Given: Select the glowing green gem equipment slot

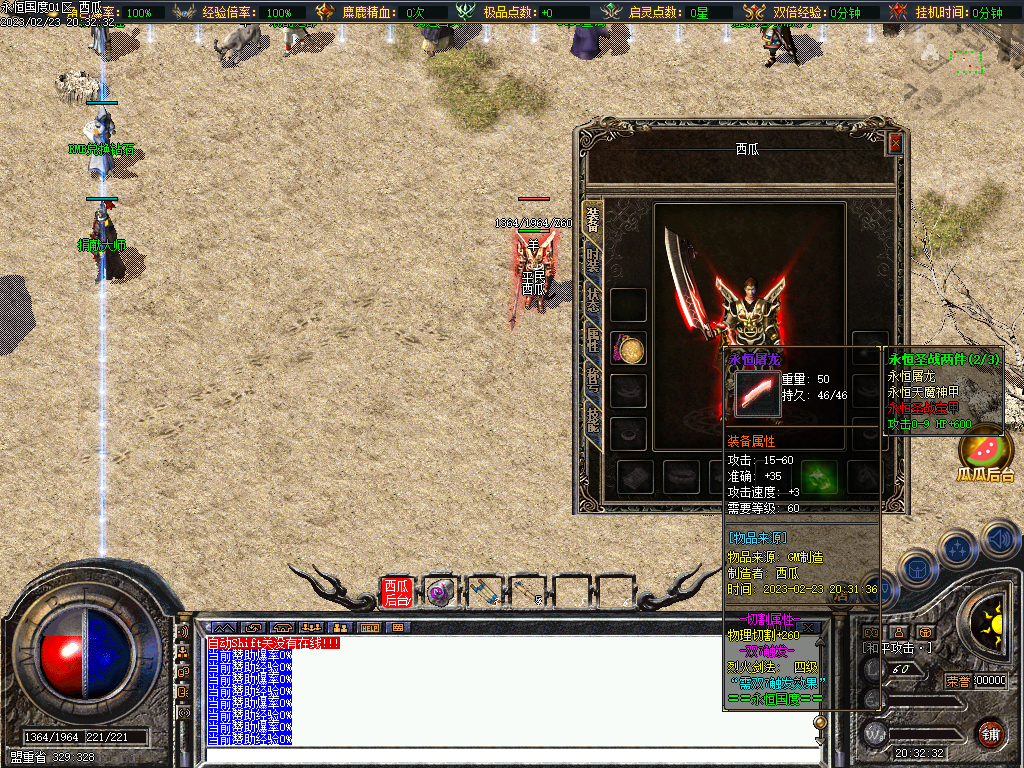Looking at the screenshot, I should pos(819,476).
